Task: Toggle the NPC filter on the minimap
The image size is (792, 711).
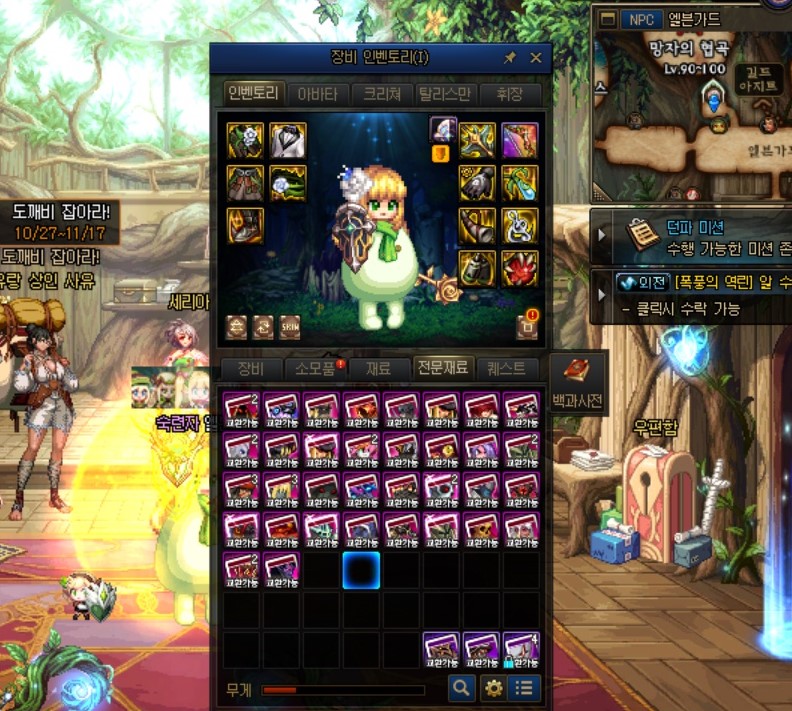Action: [x=640, y=19]
